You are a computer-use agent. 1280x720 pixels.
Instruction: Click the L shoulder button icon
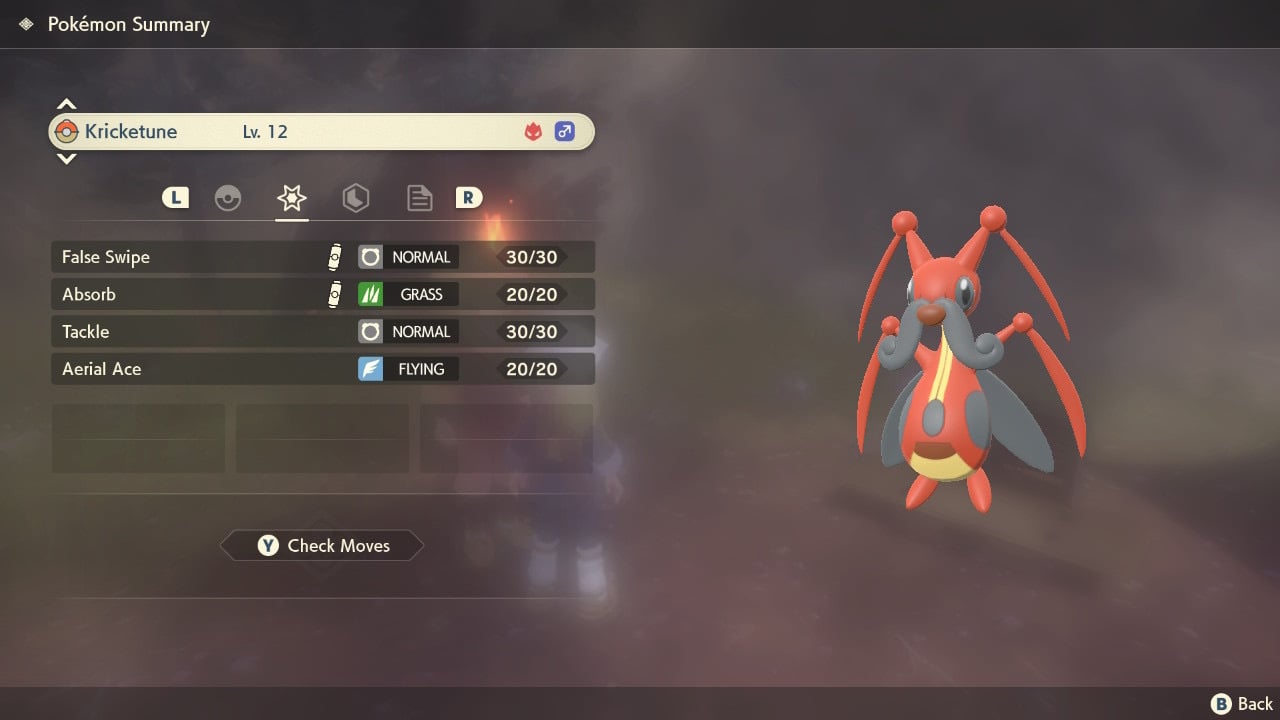175,197
